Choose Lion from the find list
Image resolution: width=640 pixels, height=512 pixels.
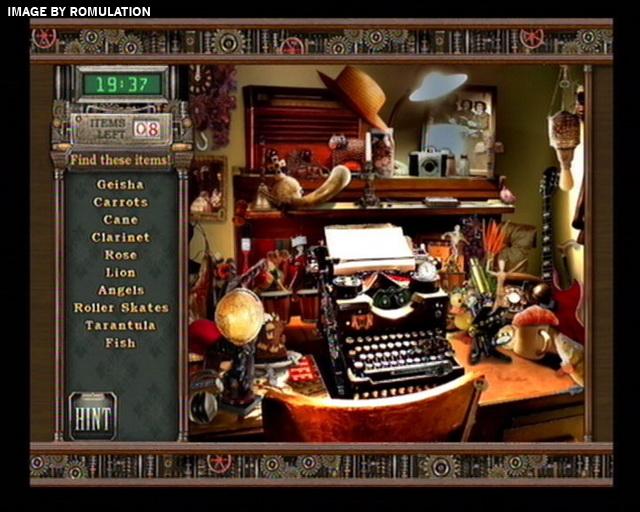click(120, 272)
